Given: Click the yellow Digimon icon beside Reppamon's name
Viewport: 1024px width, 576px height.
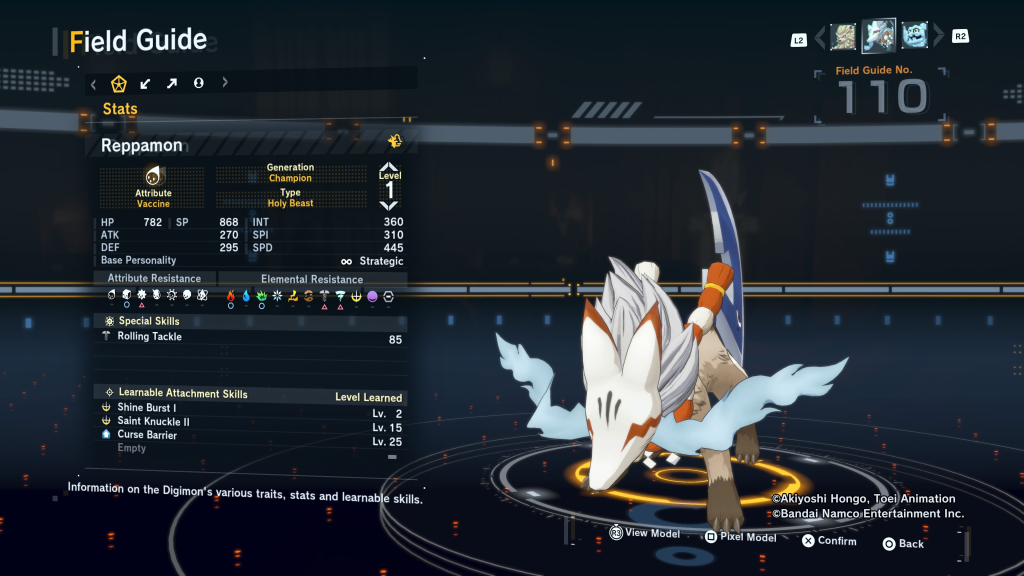Looking at the screenshot, I should click(x=394, y=141).
